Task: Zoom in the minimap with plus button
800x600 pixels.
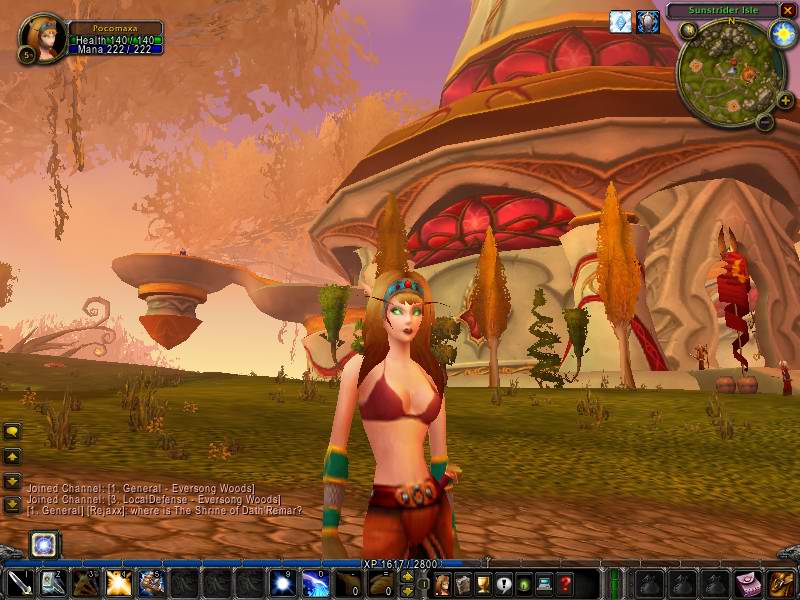Action: tap(785, 100)
